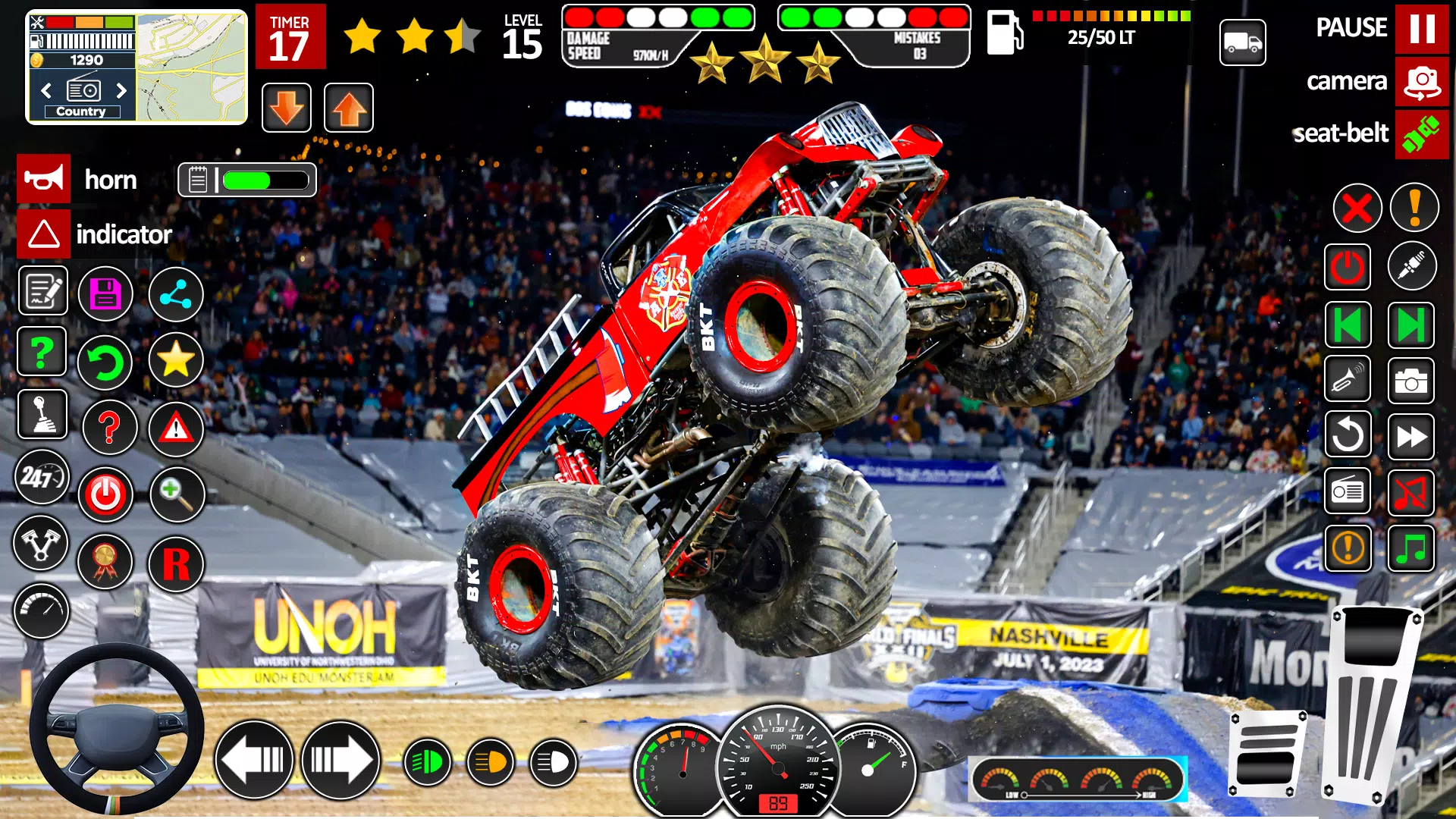
Task: Tap the restart green arrow button
Action: 107,362
